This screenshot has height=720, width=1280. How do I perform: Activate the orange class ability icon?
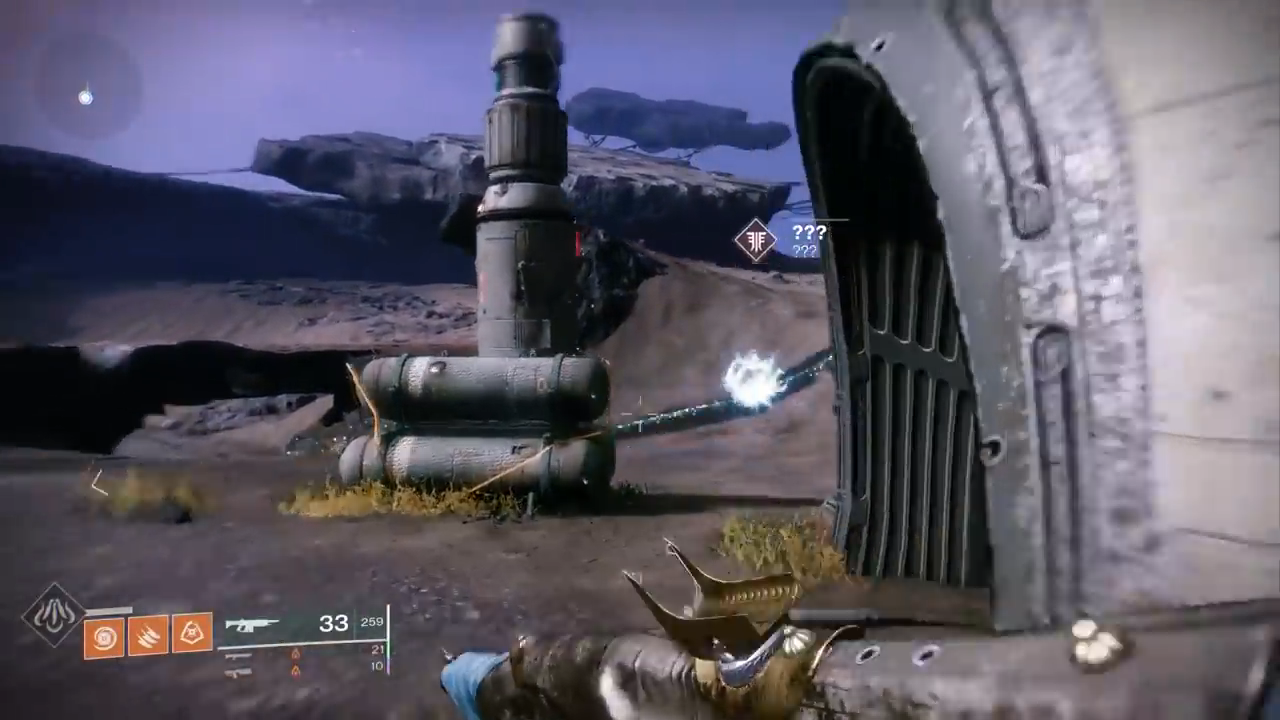[191, 634]
